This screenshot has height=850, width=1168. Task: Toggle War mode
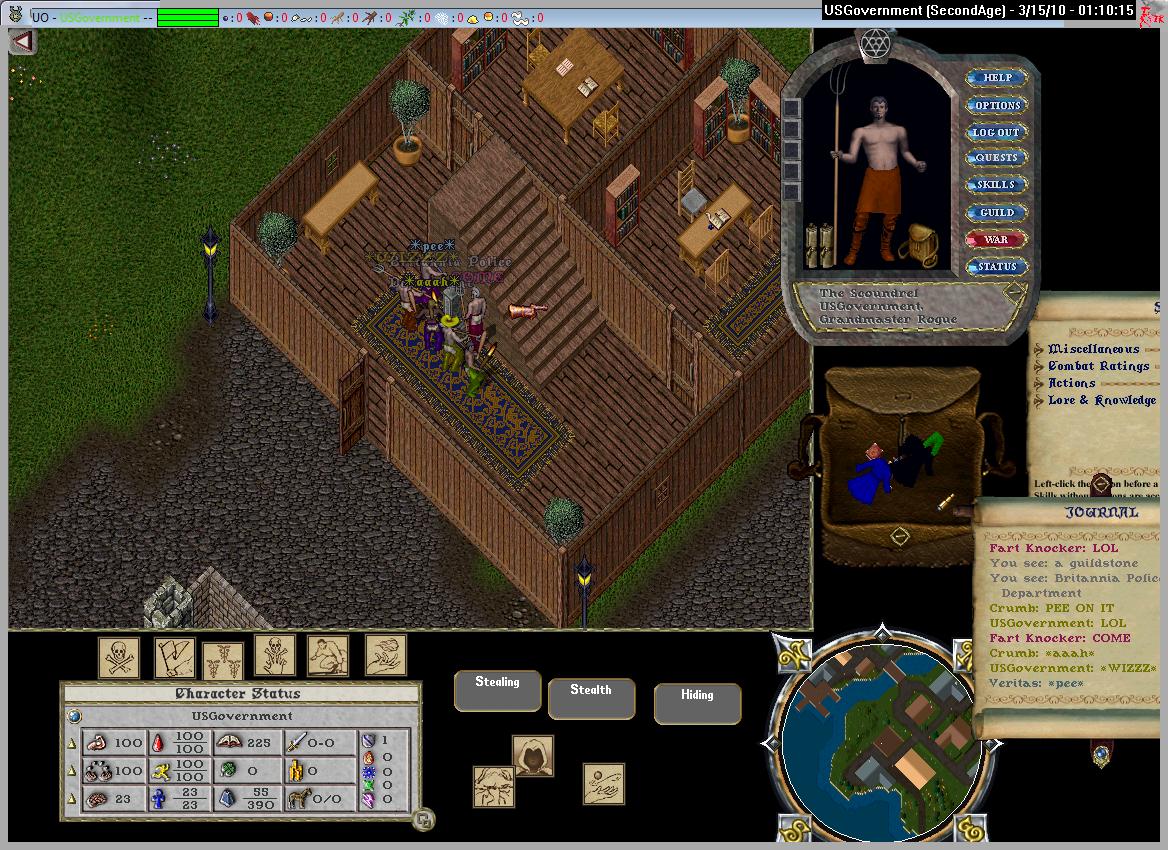(x=997, y=240)
